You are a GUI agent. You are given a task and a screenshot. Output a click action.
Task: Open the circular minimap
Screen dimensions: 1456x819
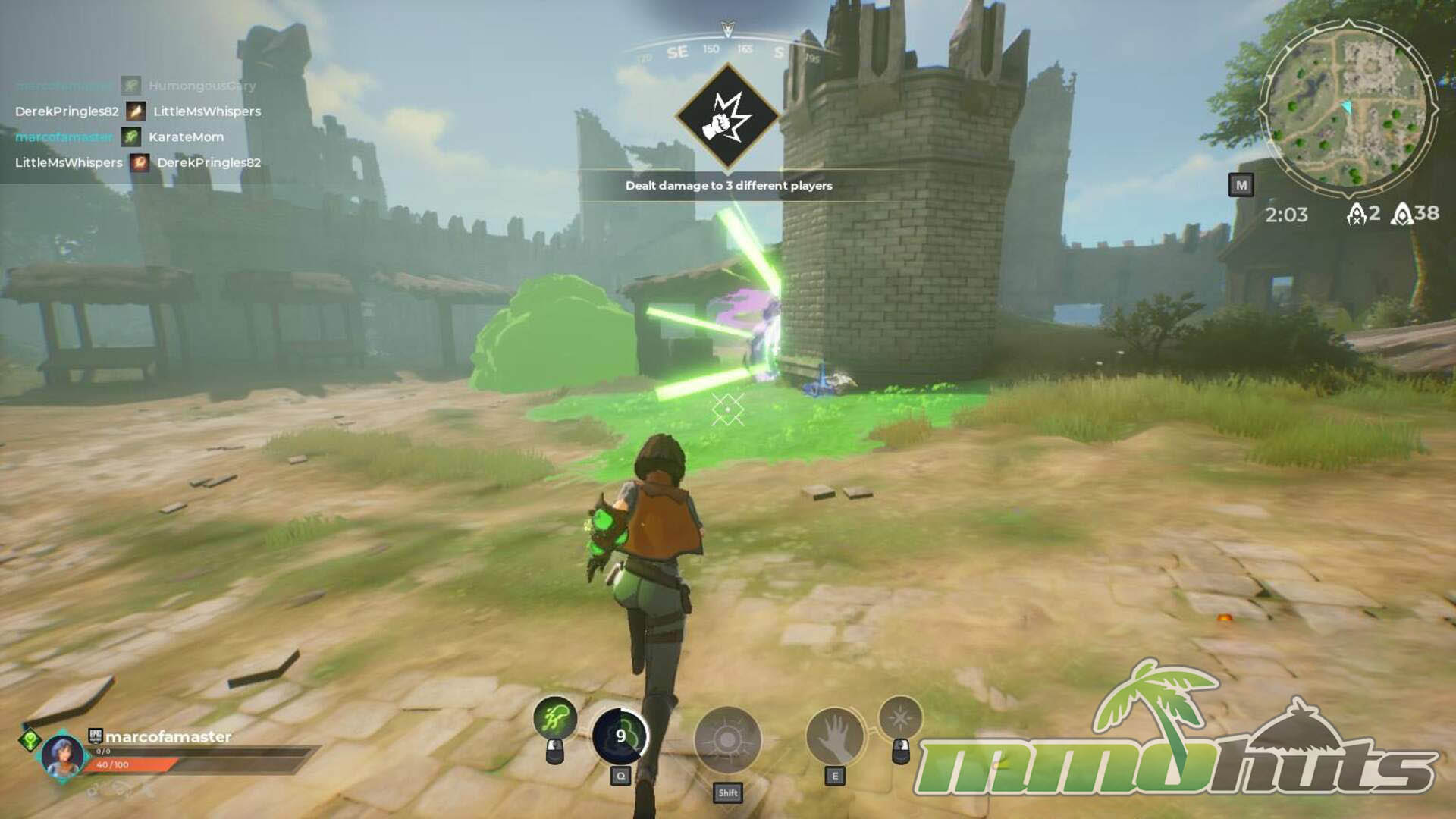tap(1348, 107)
